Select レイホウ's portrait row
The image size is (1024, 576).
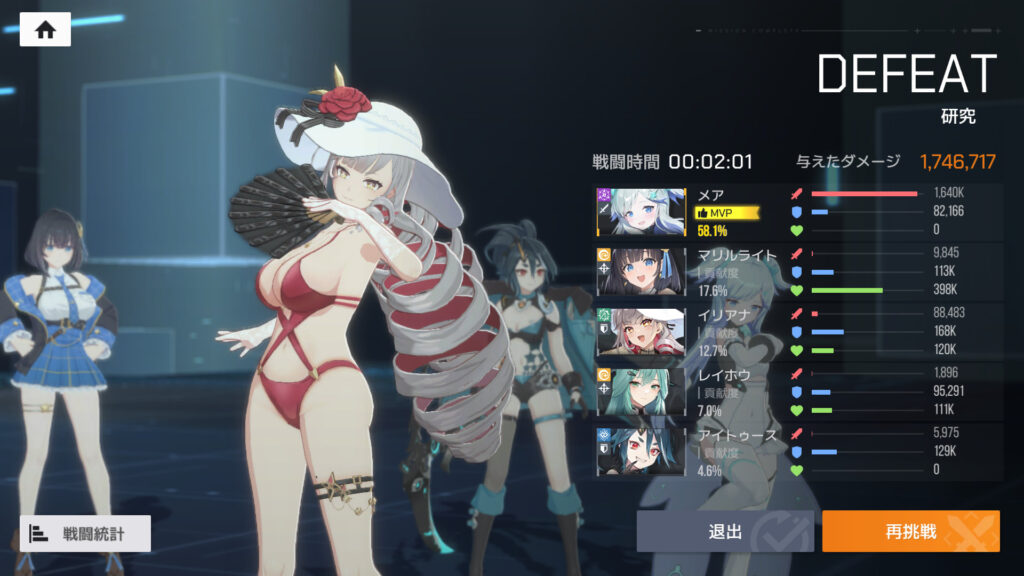point(642,391)
